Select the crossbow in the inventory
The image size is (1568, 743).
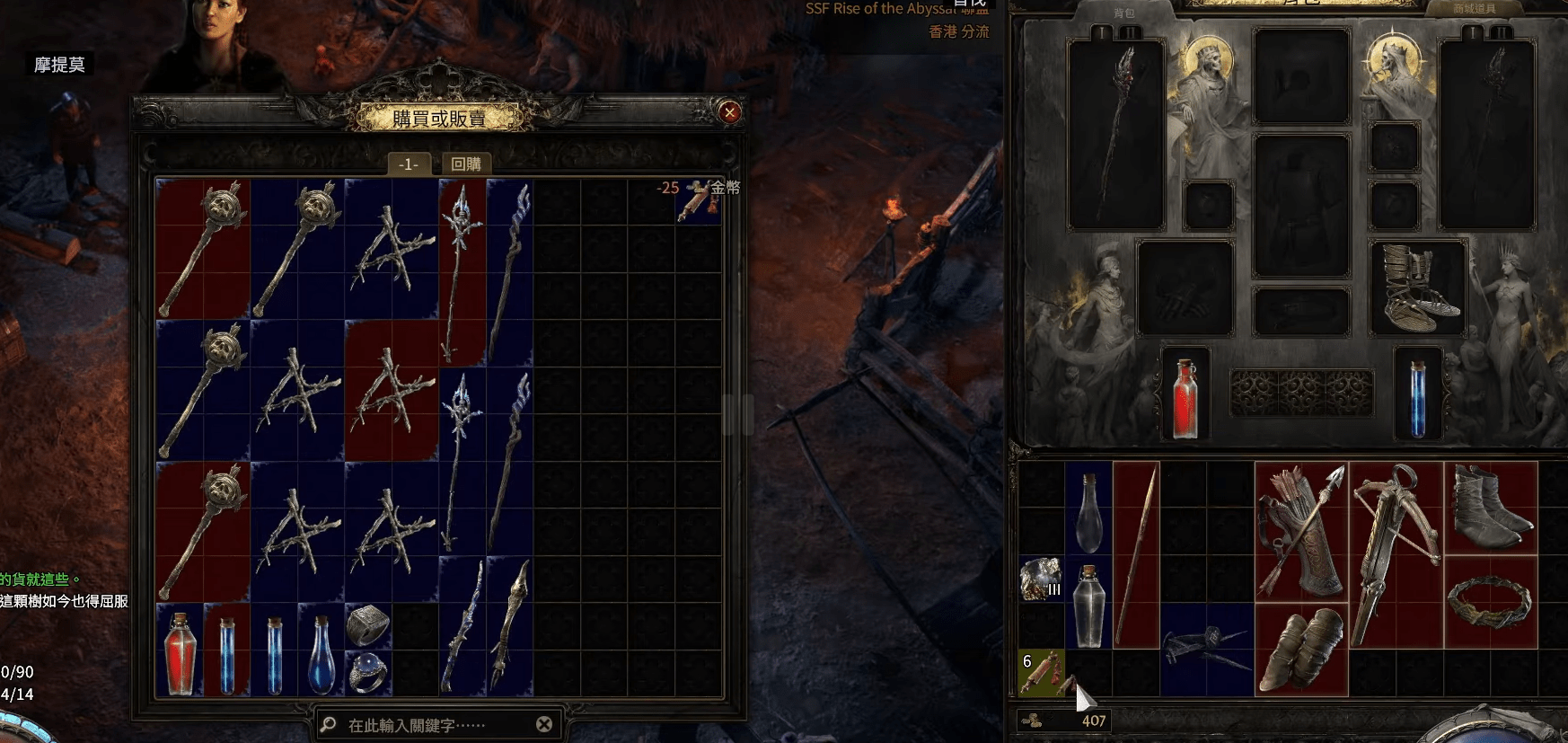(x=1395, y=554)
